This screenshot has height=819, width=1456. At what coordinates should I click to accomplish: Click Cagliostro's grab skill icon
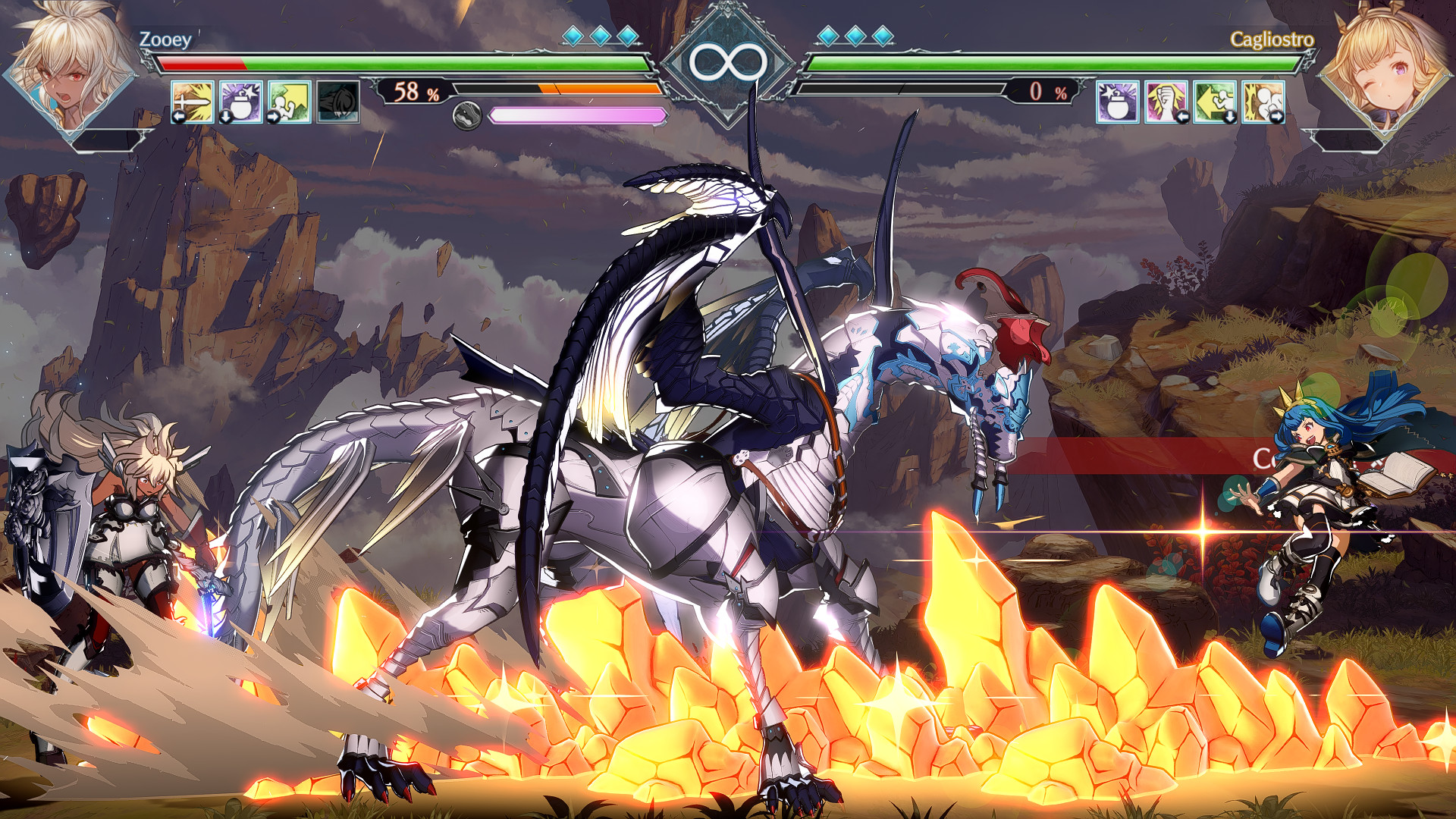pos(1263,102)
